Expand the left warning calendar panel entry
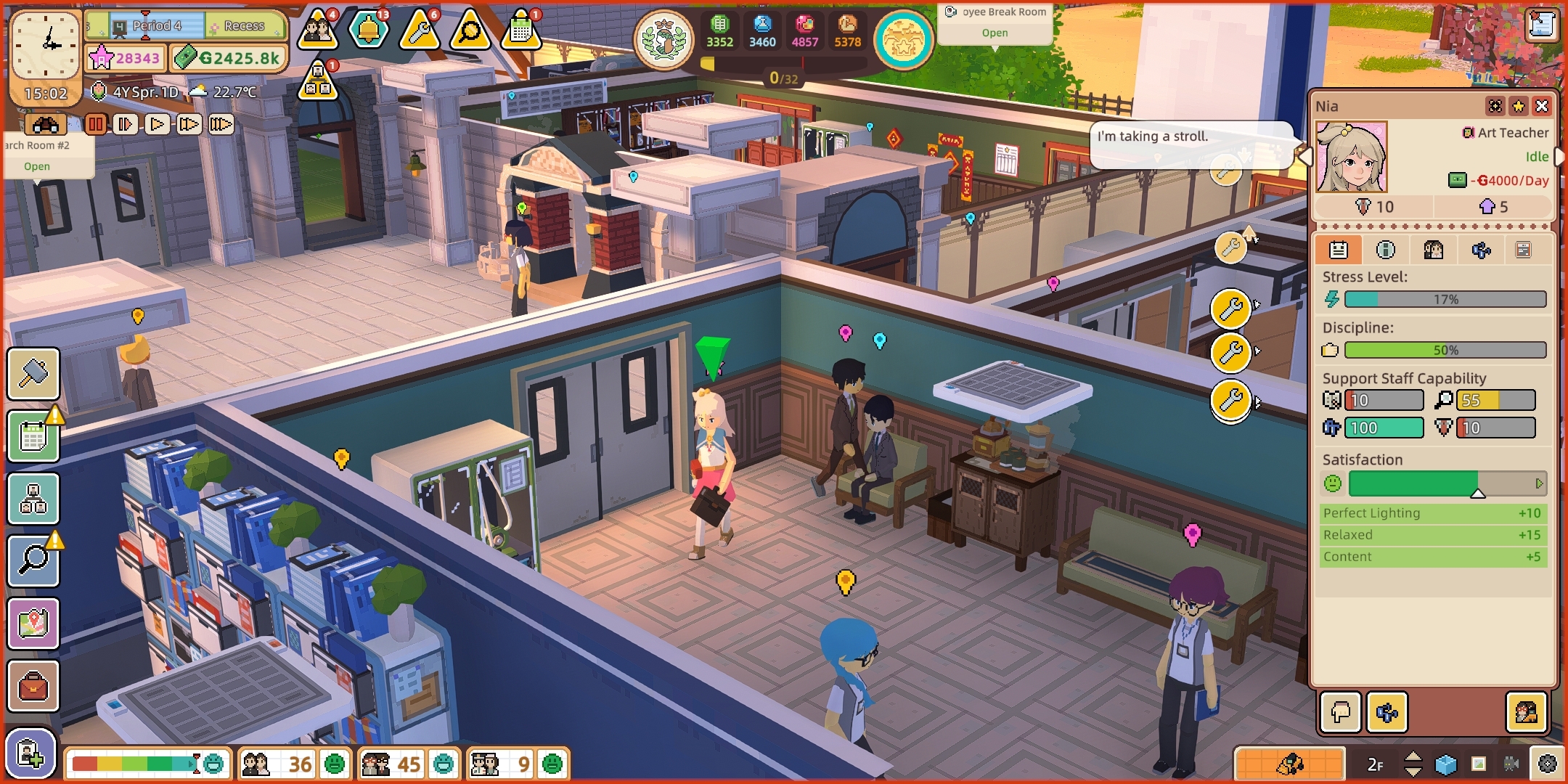1568x784 pixels. point(34,437)
